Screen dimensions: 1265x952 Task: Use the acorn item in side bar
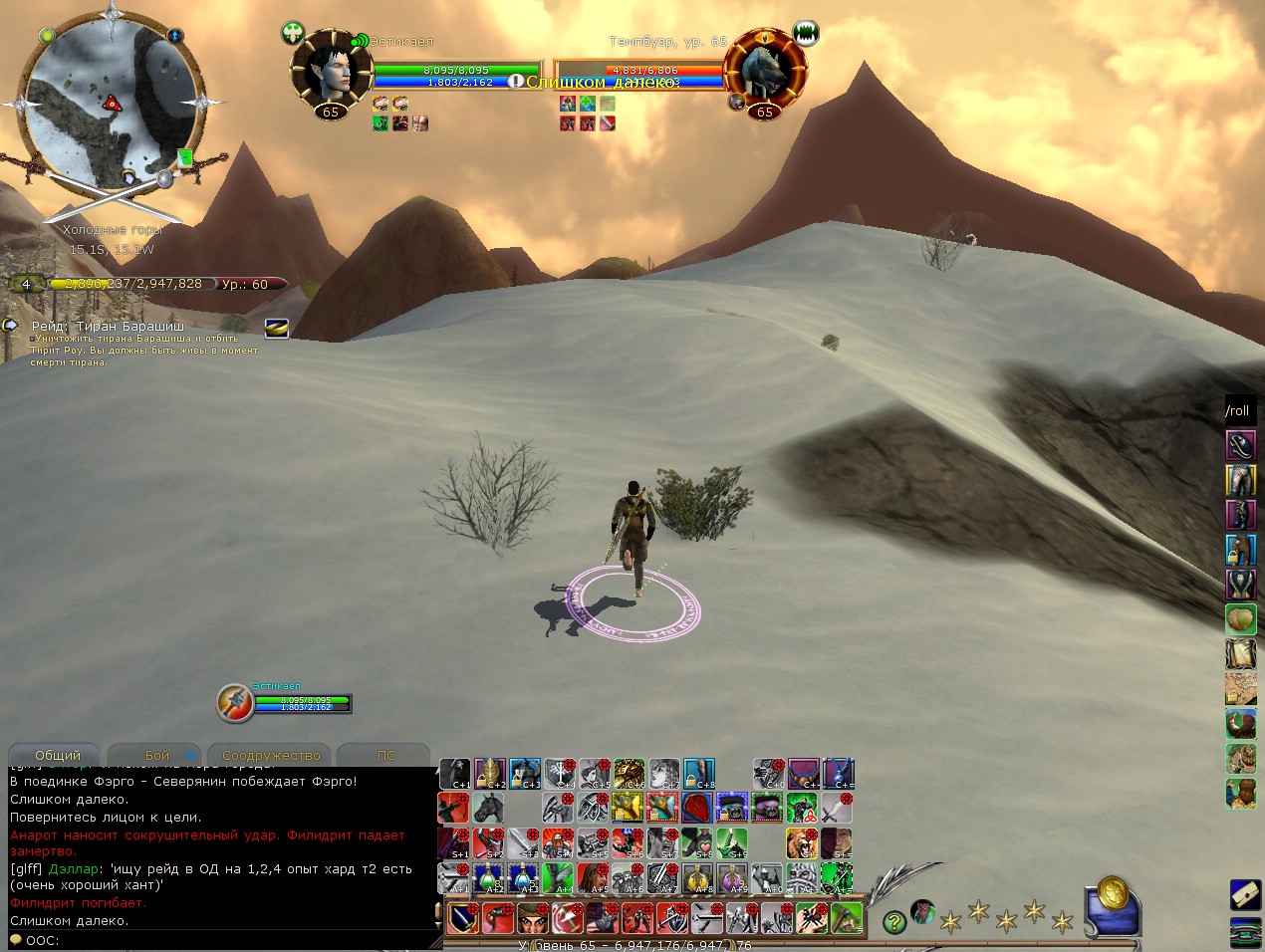coord(1240,619)
